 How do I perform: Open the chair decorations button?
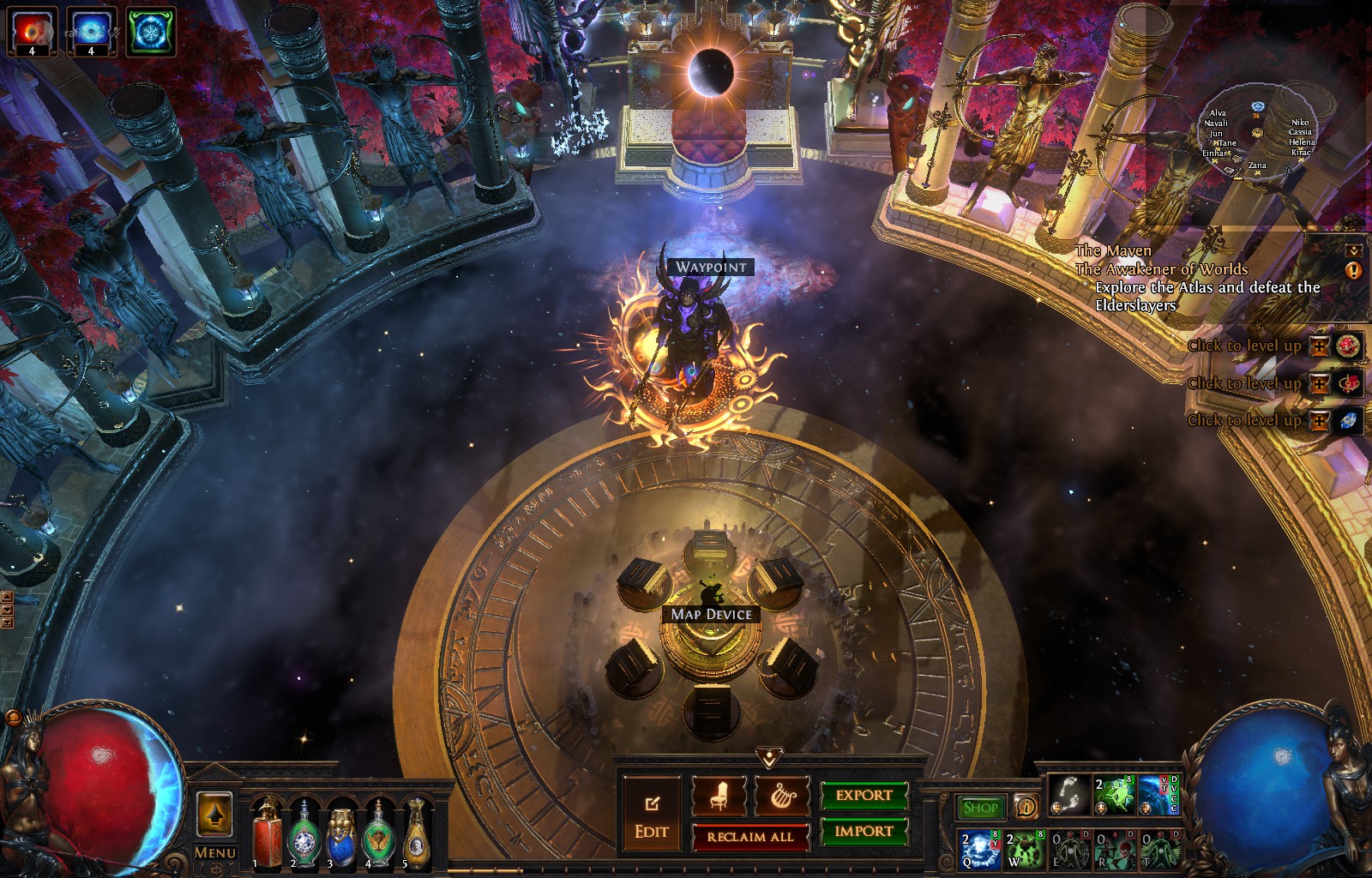coord(719,797)
